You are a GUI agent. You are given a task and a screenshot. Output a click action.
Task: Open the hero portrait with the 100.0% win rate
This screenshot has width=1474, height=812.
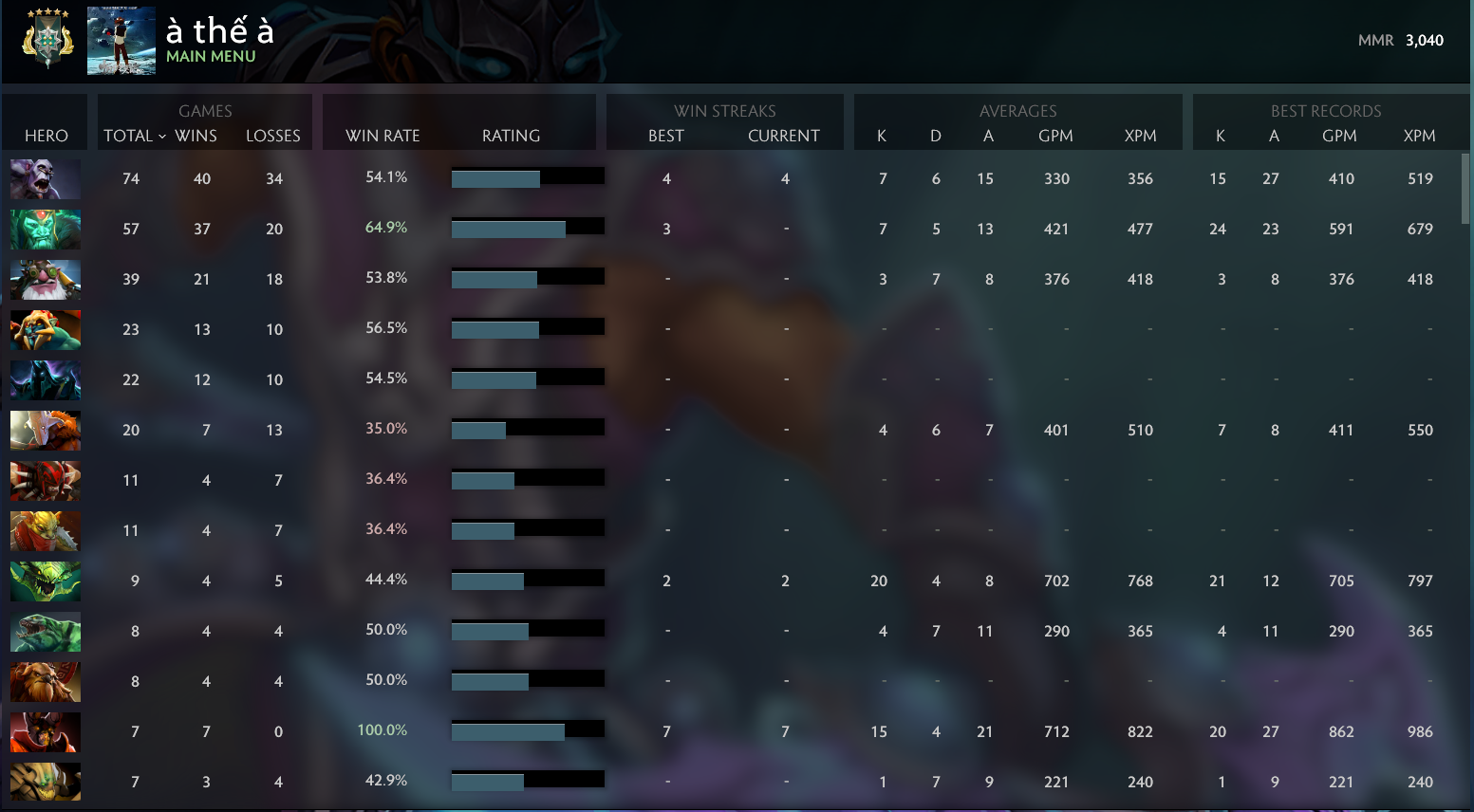click(45, 731)
